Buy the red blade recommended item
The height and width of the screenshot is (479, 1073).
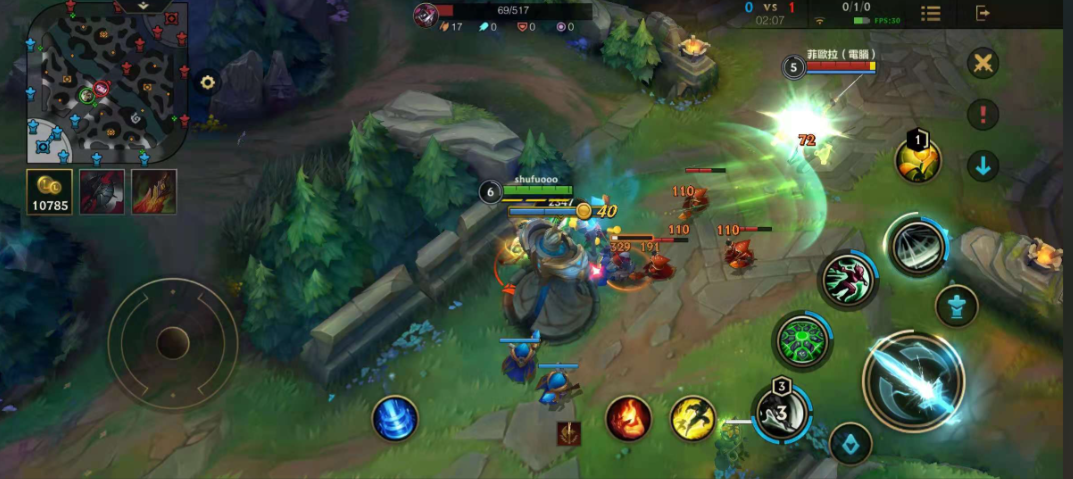click(x=154, y=191)
